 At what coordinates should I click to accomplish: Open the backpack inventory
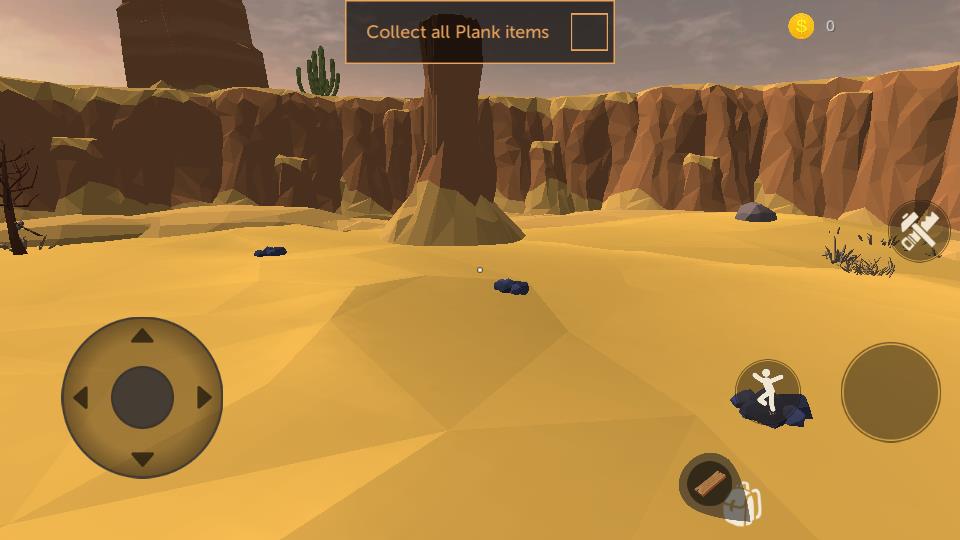tap(744, 506)
